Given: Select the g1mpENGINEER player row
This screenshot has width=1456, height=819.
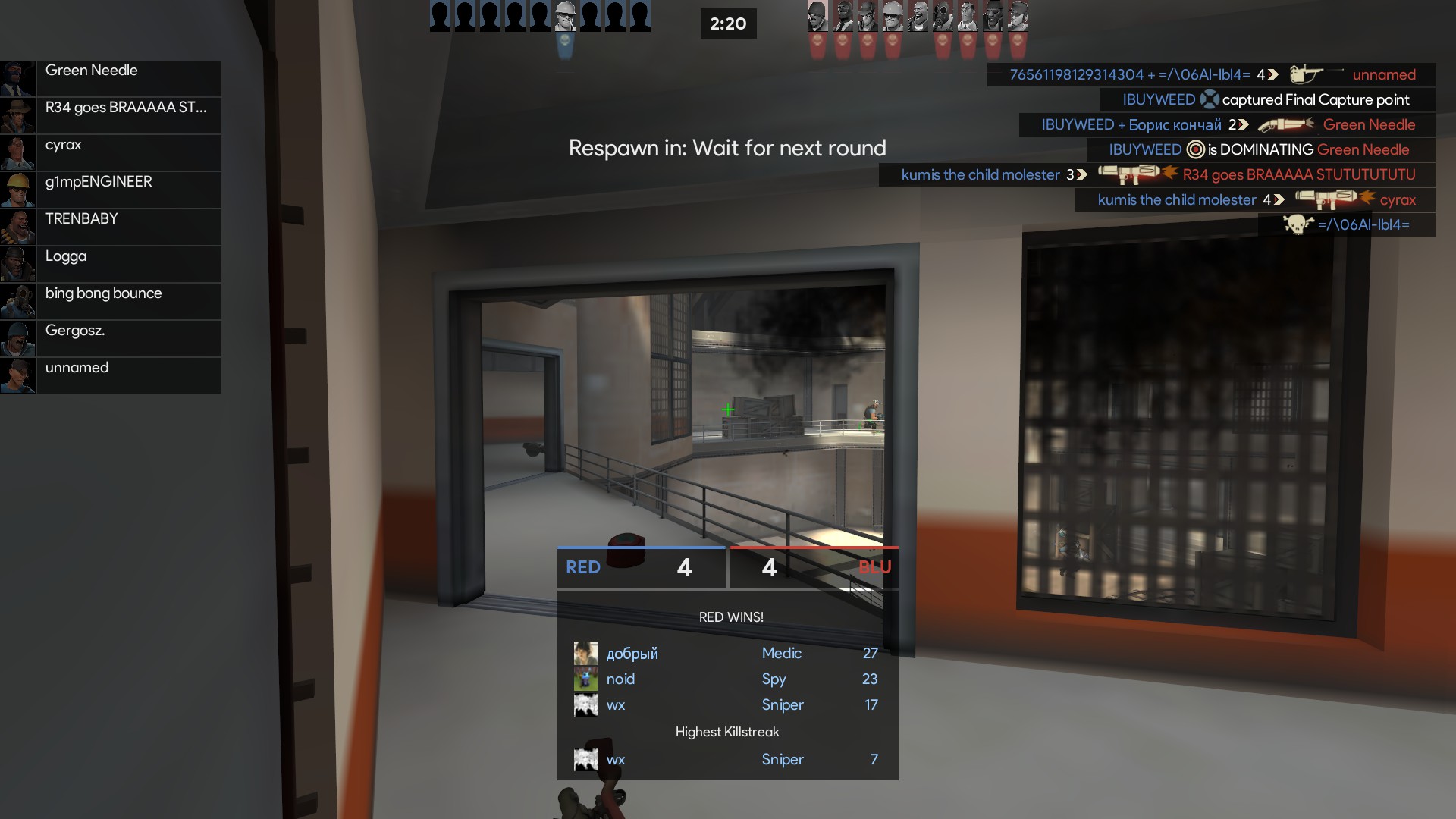Looking at the screenshot, I should (x=111, y=190).
